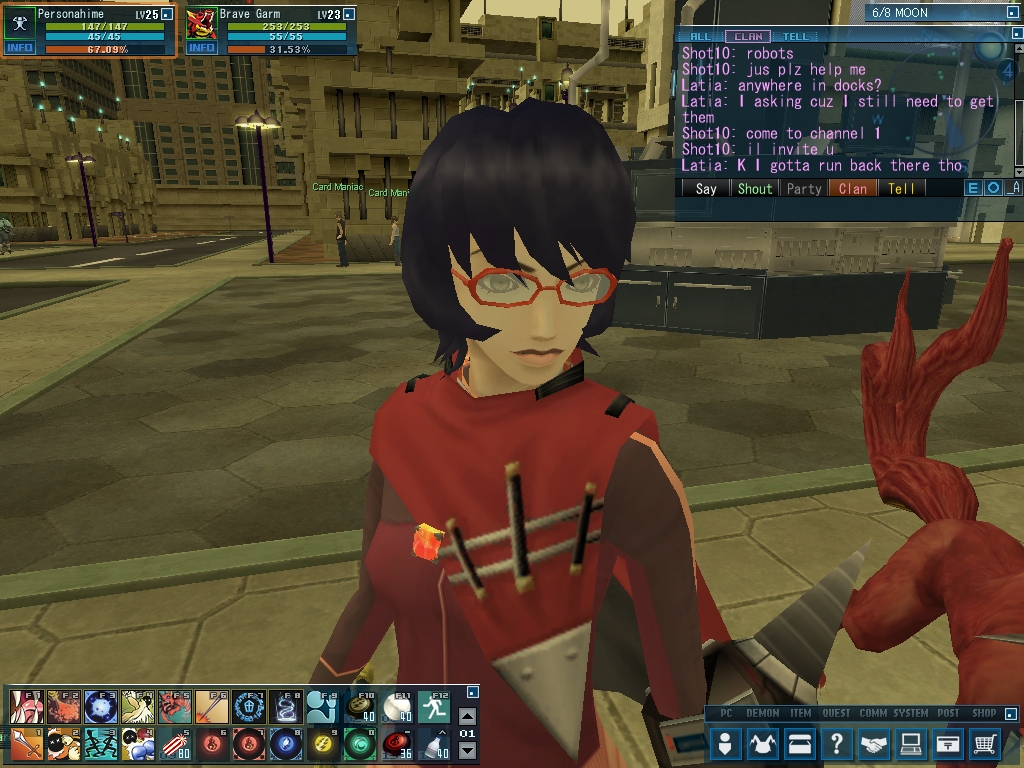Open Brave Garm's INFO panel
The width and height of the screenshot is (1024, 768).
pyautogui.click(x=201, y=48)
